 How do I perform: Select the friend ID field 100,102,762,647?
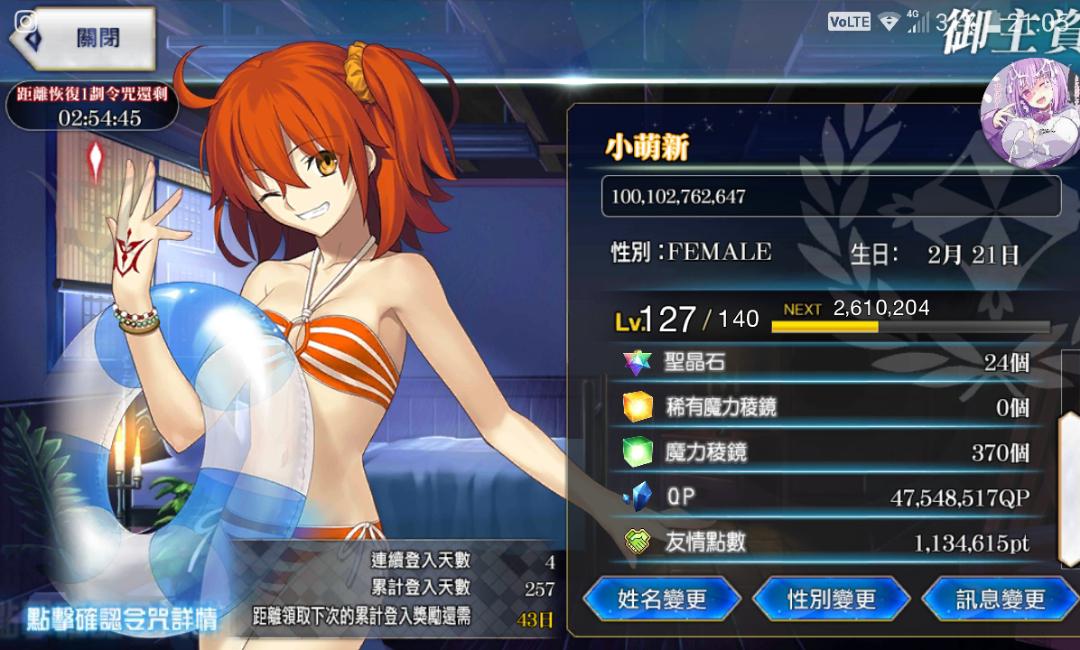click(x=830, y=197)
